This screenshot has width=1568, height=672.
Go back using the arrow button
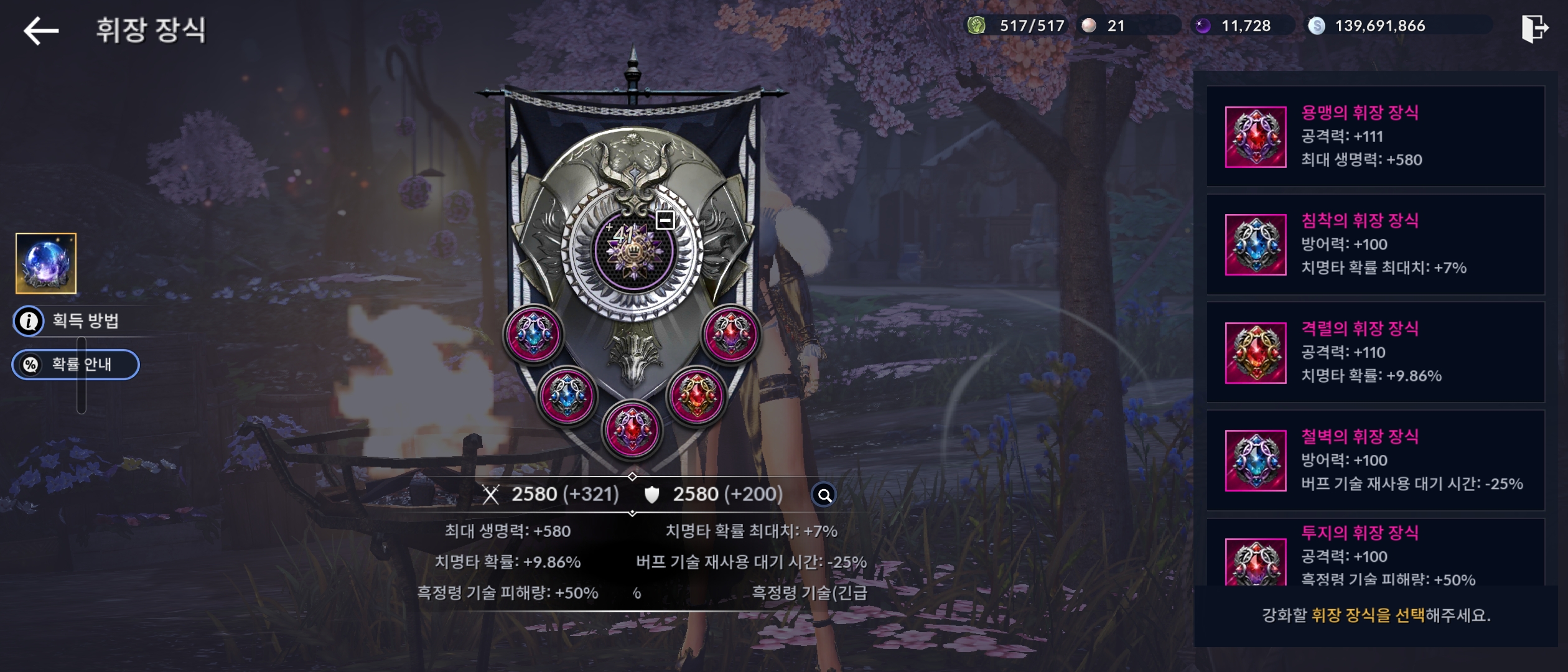(41, 30)
